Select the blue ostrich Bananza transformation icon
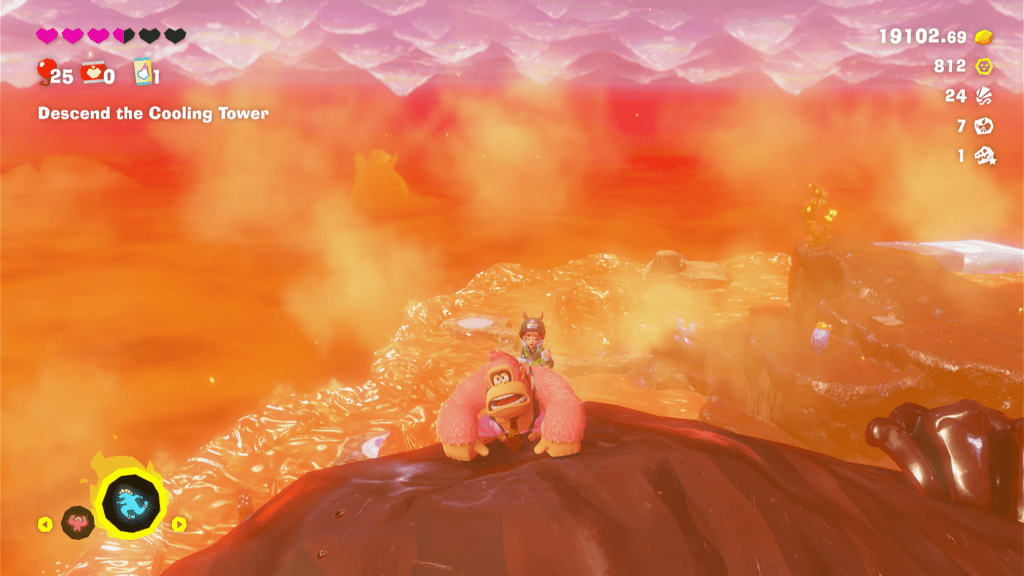Image resolution: width=1024 pixels, height=576 pixels. pos(133,497)
